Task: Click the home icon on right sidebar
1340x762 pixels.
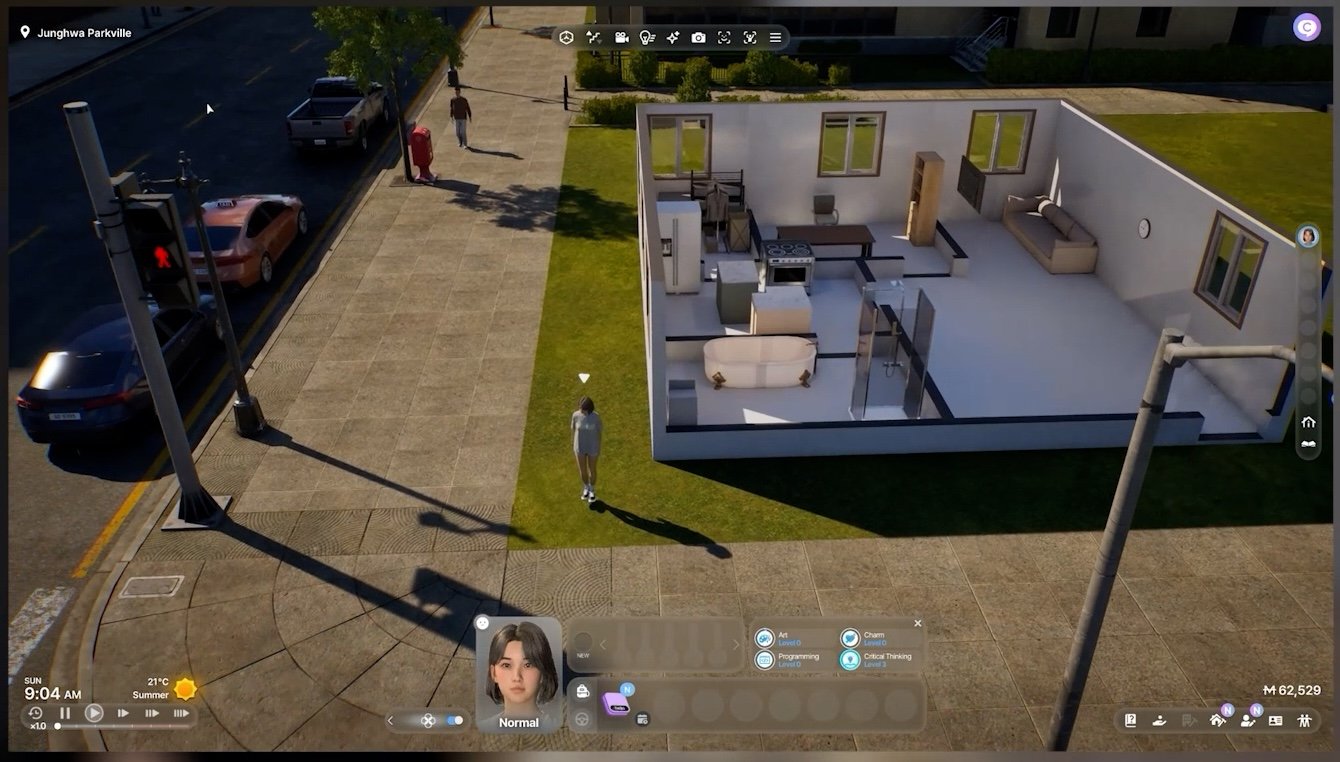Action: [1308, 422]
